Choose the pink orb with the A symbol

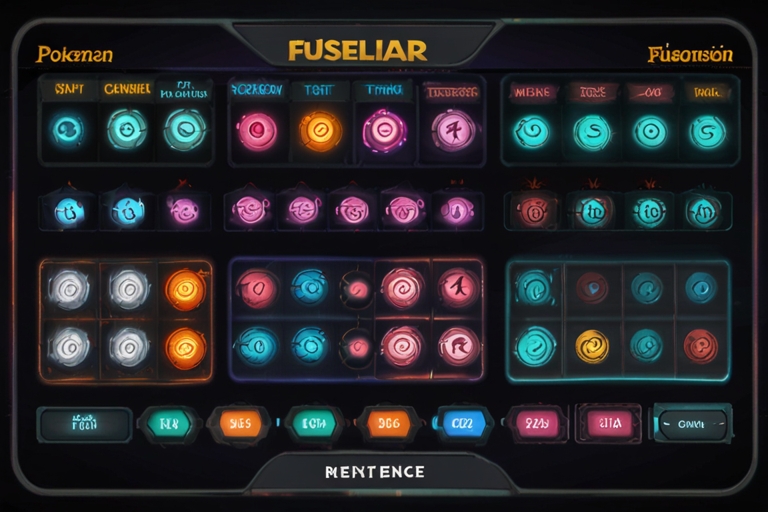click(459, 288)
